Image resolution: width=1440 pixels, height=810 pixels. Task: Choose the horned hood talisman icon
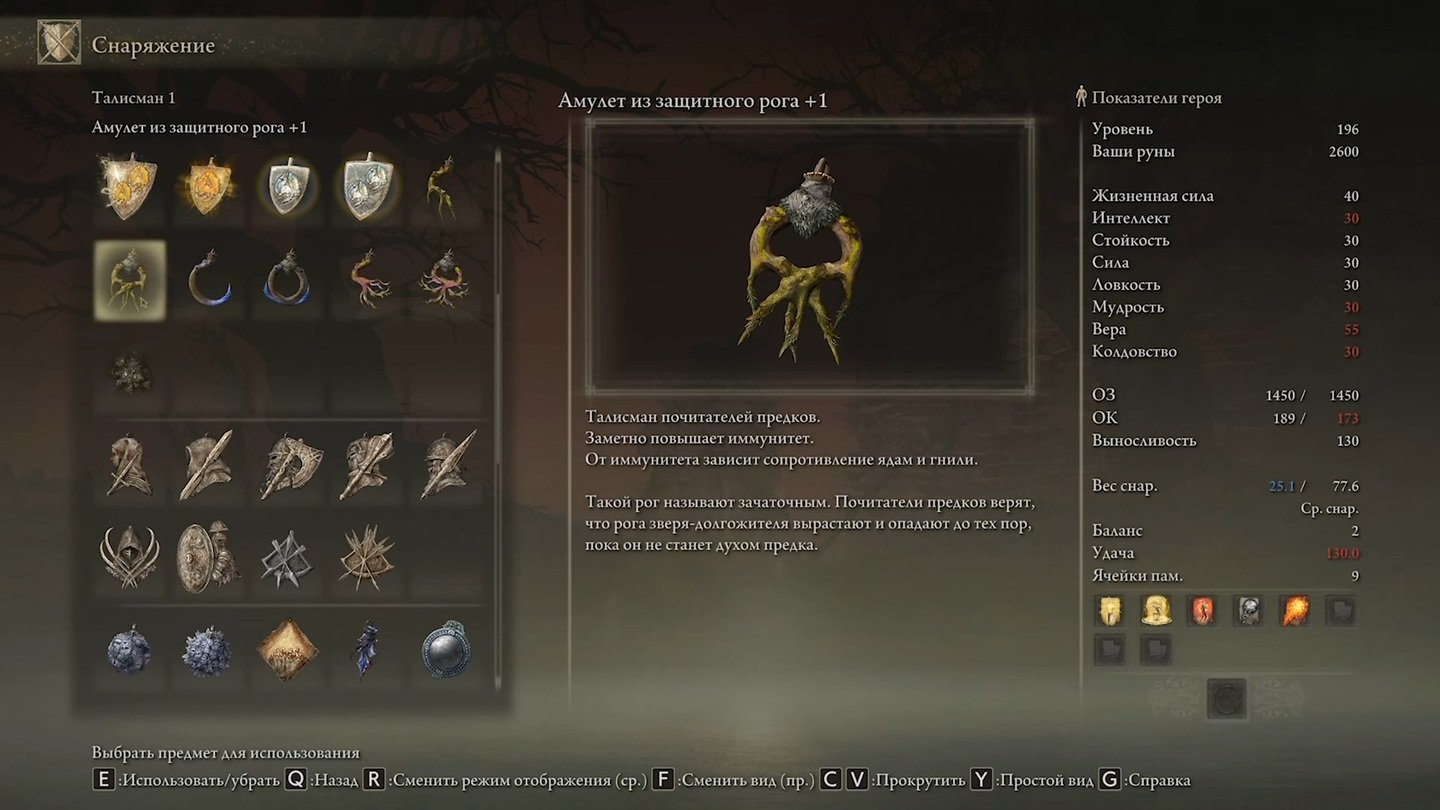(130, 557)
